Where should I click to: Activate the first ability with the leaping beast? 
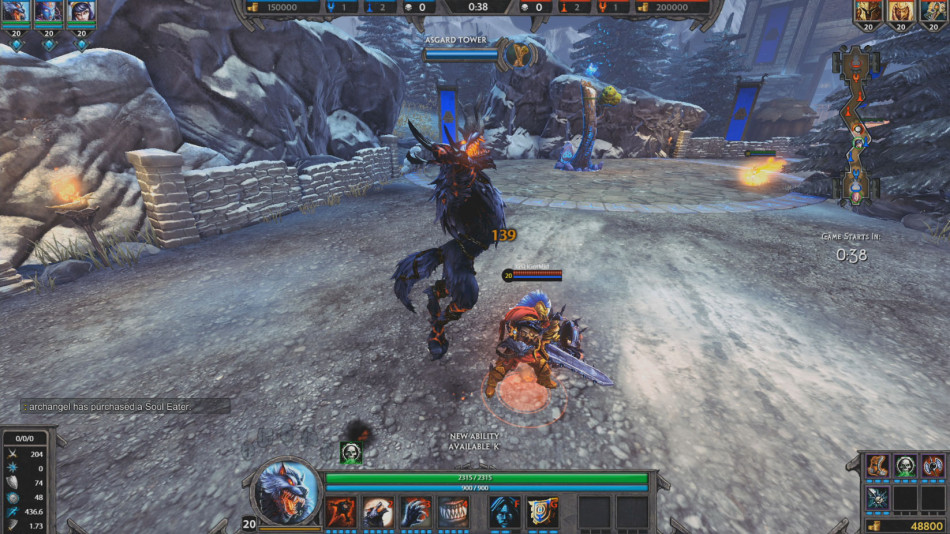point(340,512)
